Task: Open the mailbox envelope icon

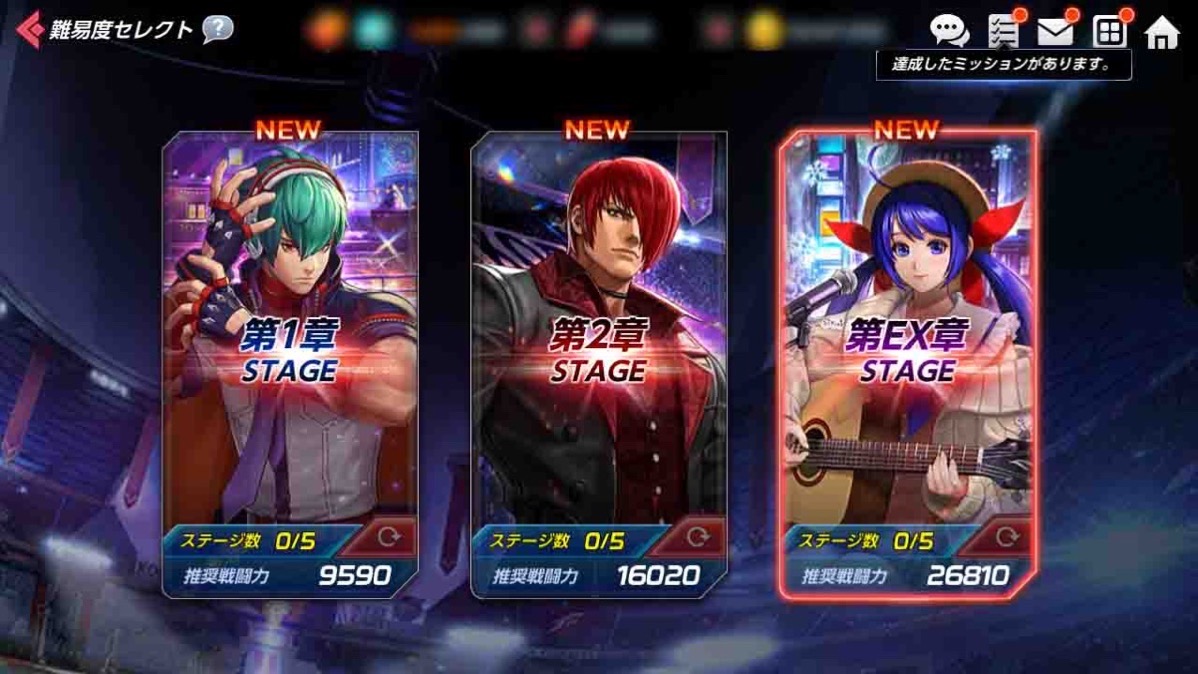Action: coord(1055,32)
